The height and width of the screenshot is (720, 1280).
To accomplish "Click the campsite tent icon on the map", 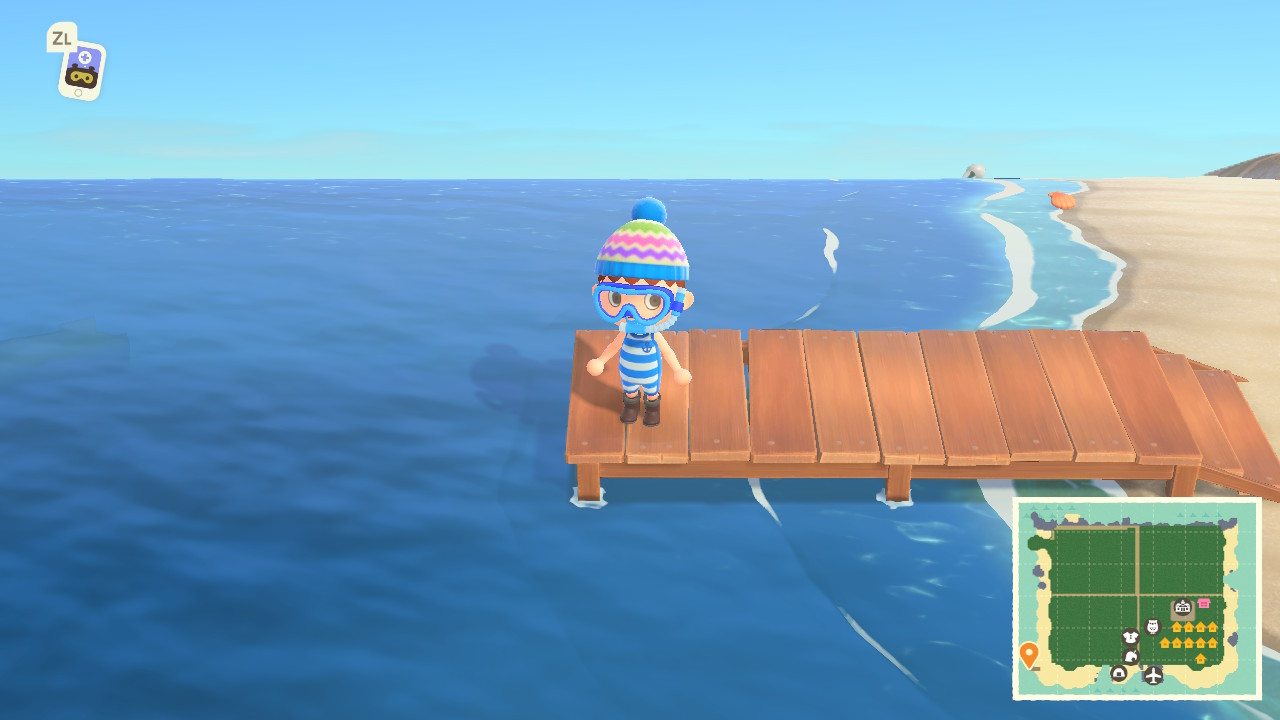I will click(1119, 674).
